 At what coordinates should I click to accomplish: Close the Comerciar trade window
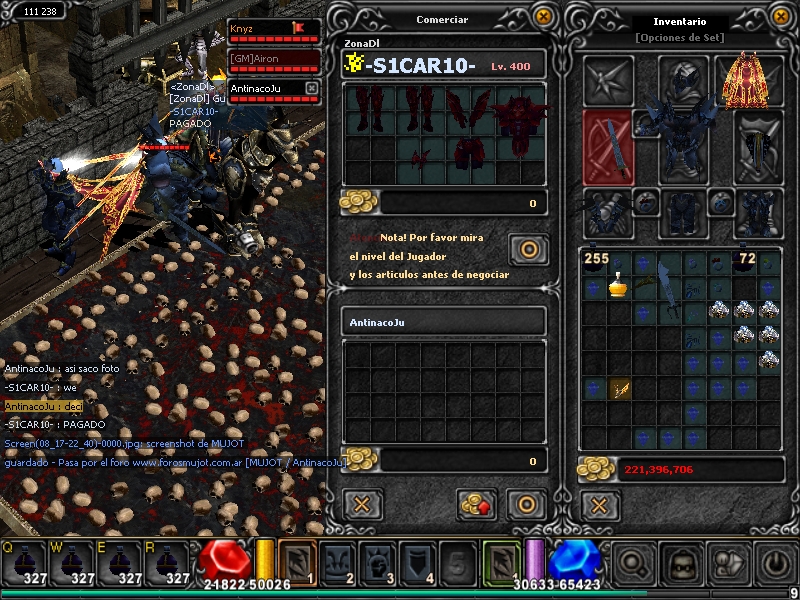[543, 16]
